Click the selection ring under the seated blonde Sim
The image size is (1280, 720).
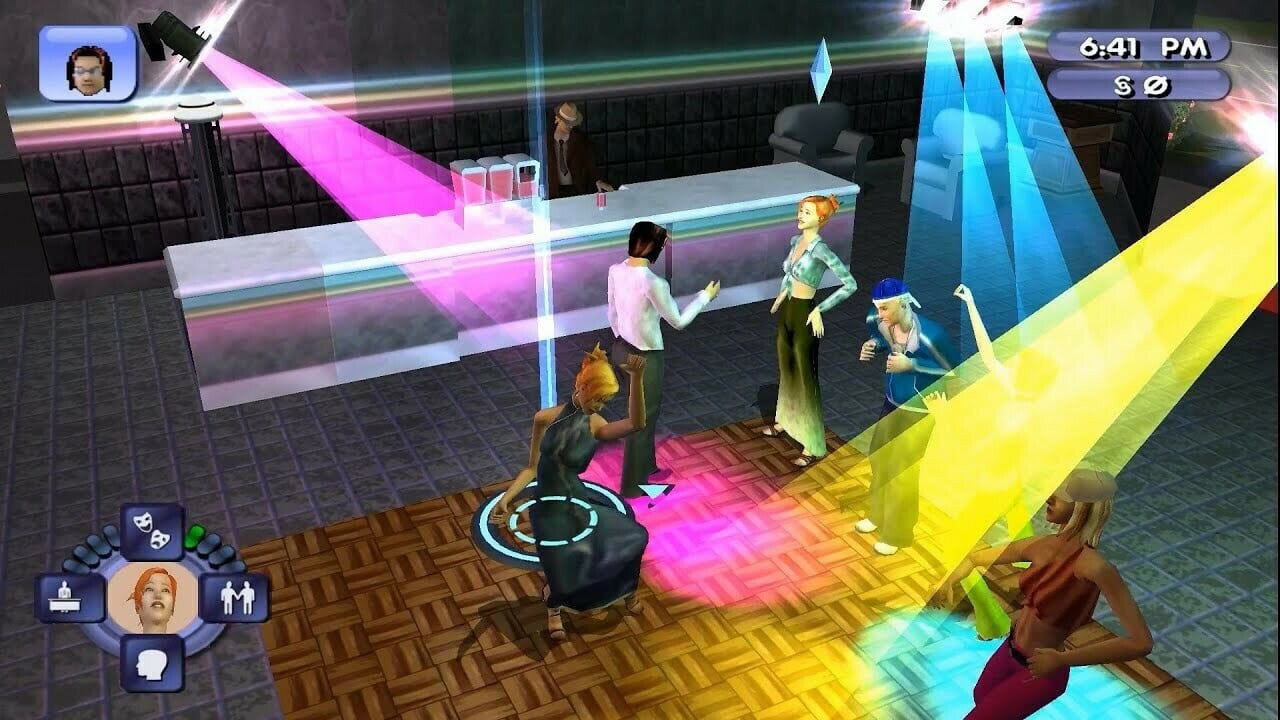540,520
